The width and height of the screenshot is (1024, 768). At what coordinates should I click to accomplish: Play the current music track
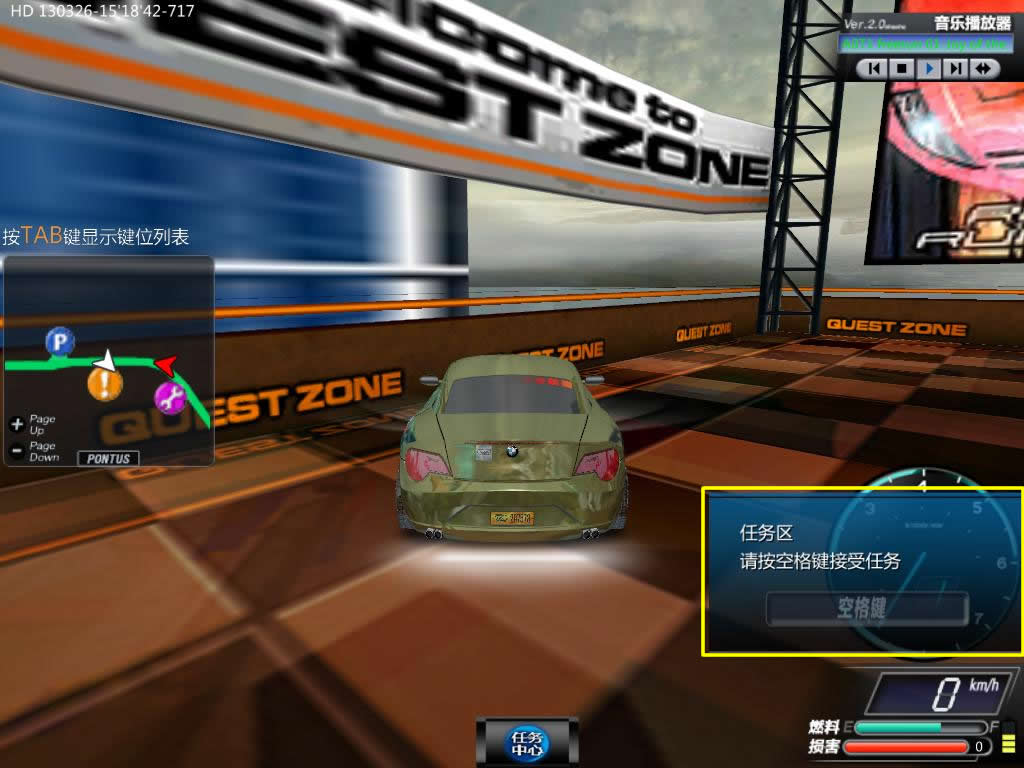(x=929, y=68)
